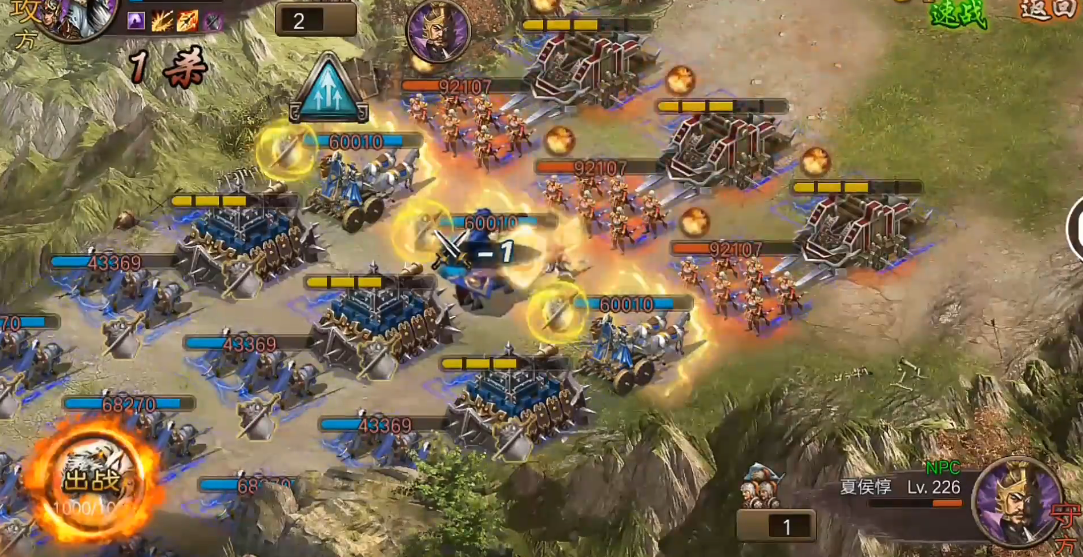Select the purple skill icon under attacker portrait
This screenshot has width=1083, height=557.
(x=137, y=21)
